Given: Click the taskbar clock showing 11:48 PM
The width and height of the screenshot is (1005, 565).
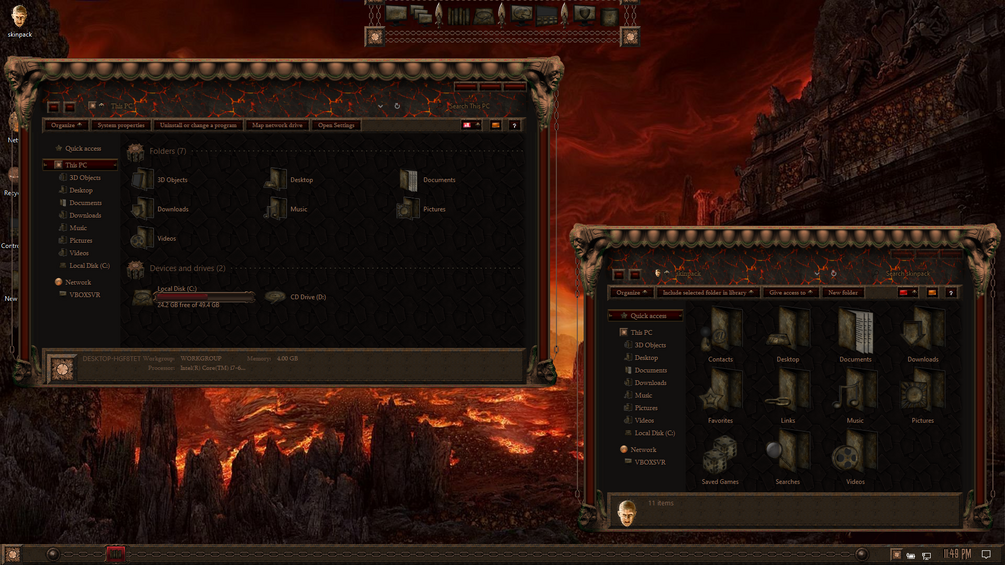Looking at the screenshot, I should click(x=957, y=554).
